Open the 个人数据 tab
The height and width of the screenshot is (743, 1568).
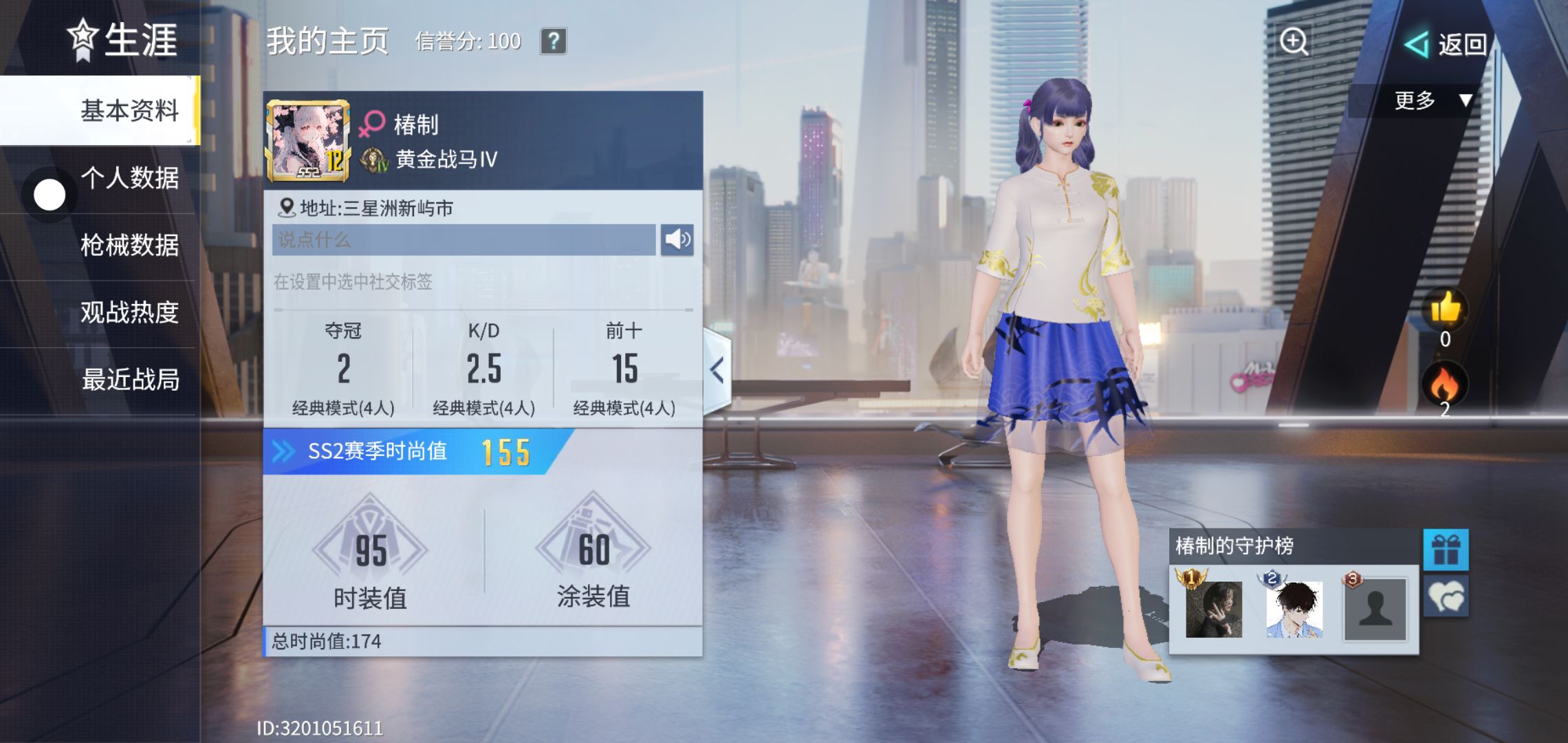129,177
